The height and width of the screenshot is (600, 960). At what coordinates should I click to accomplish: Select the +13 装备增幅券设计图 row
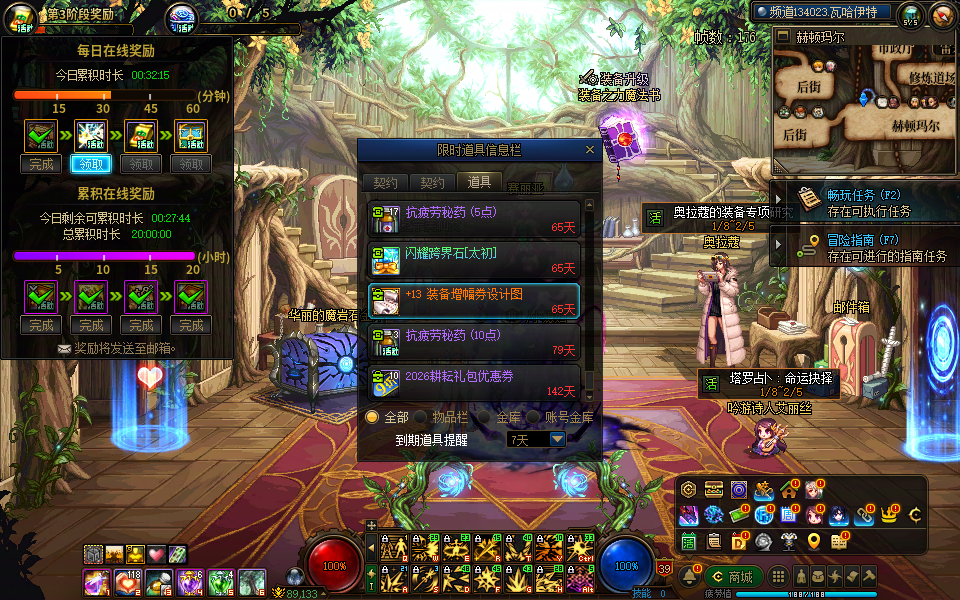coord(474,301)
